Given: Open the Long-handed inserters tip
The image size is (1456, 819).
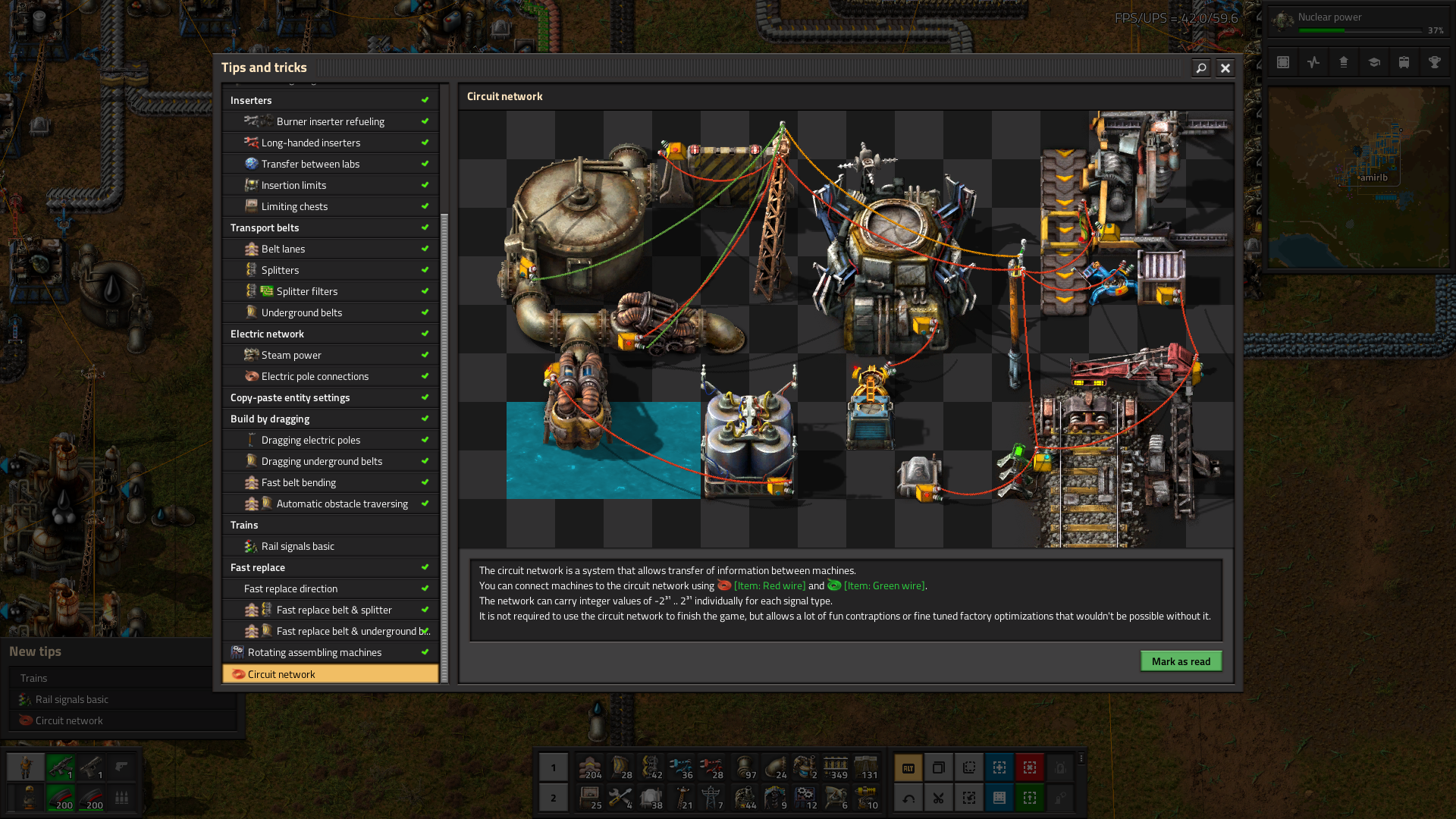Looking at the screenshot, I should (311, 143).
